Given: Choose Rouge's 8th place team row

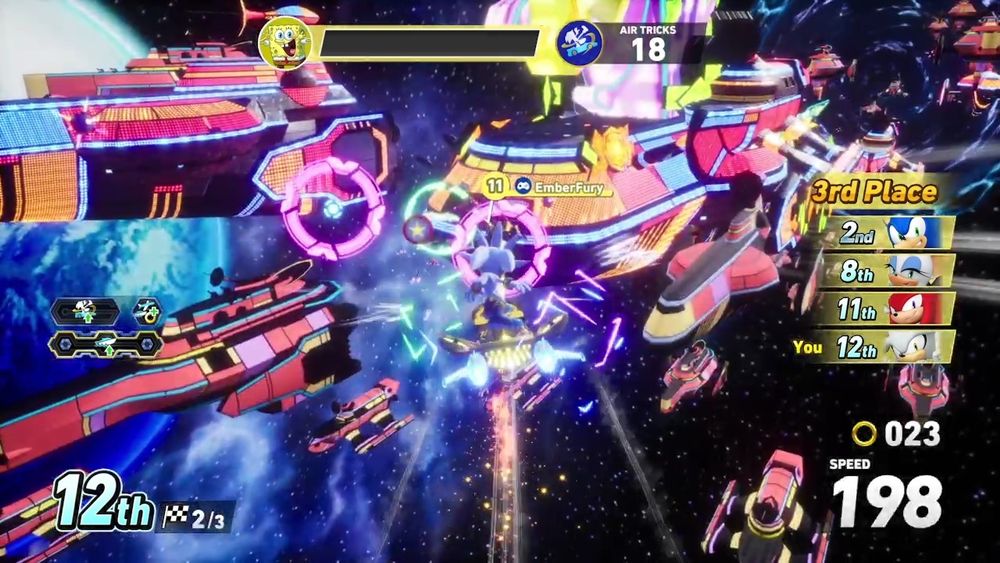Looking at the screenshot, I should [886, 270].
